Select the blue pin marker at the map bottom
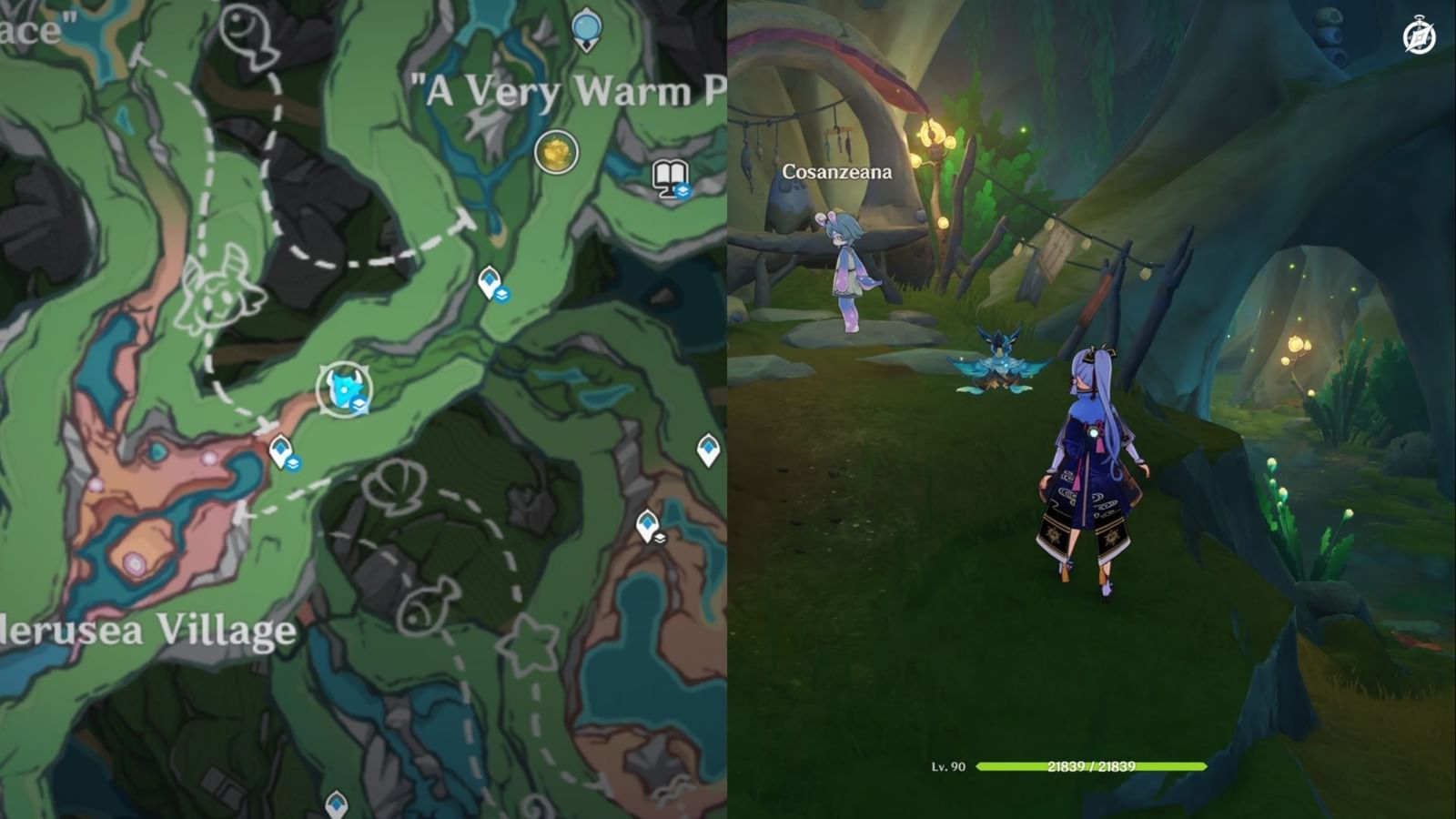 click(335, 805)
